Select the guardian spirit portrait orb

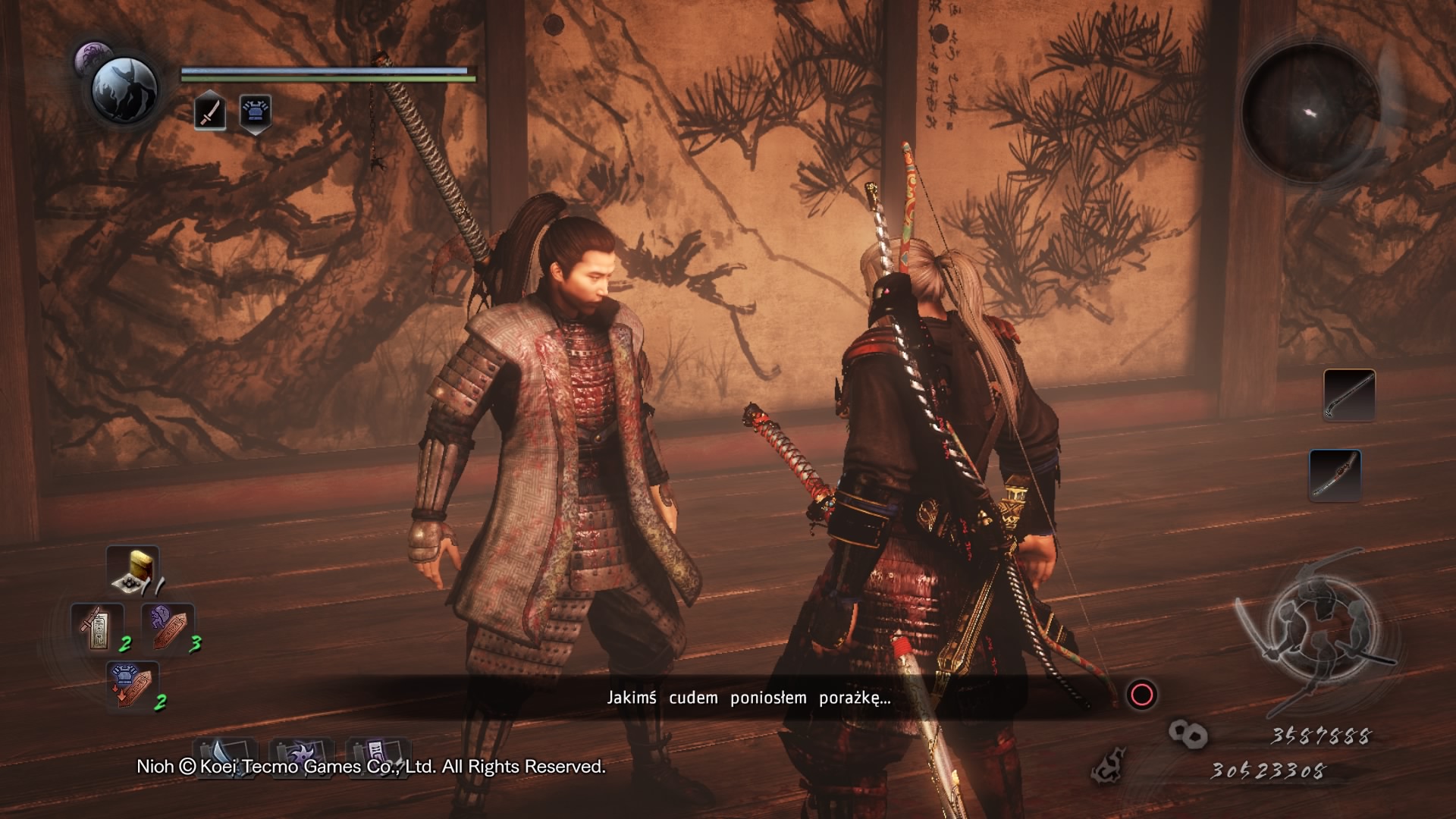coord(124,89)
